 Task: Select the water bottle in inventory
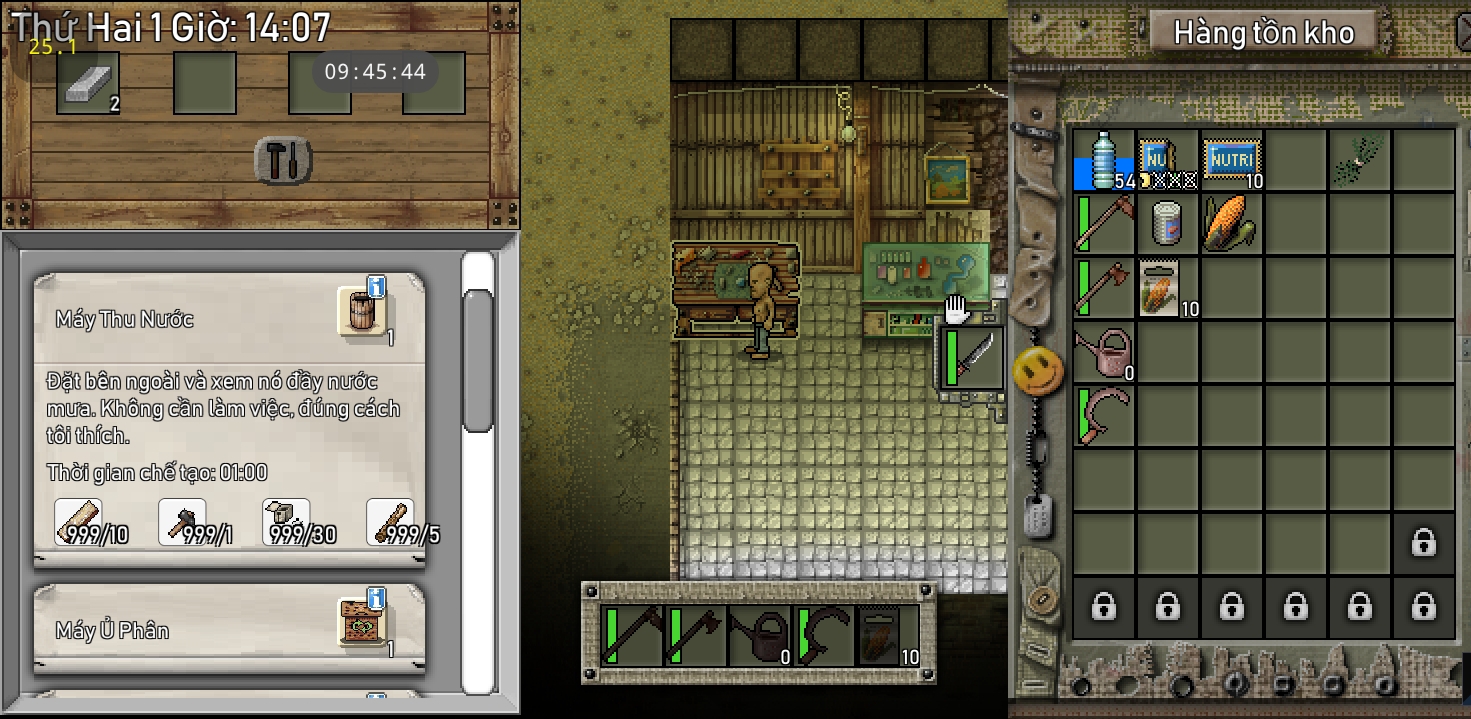point(1104,160)
